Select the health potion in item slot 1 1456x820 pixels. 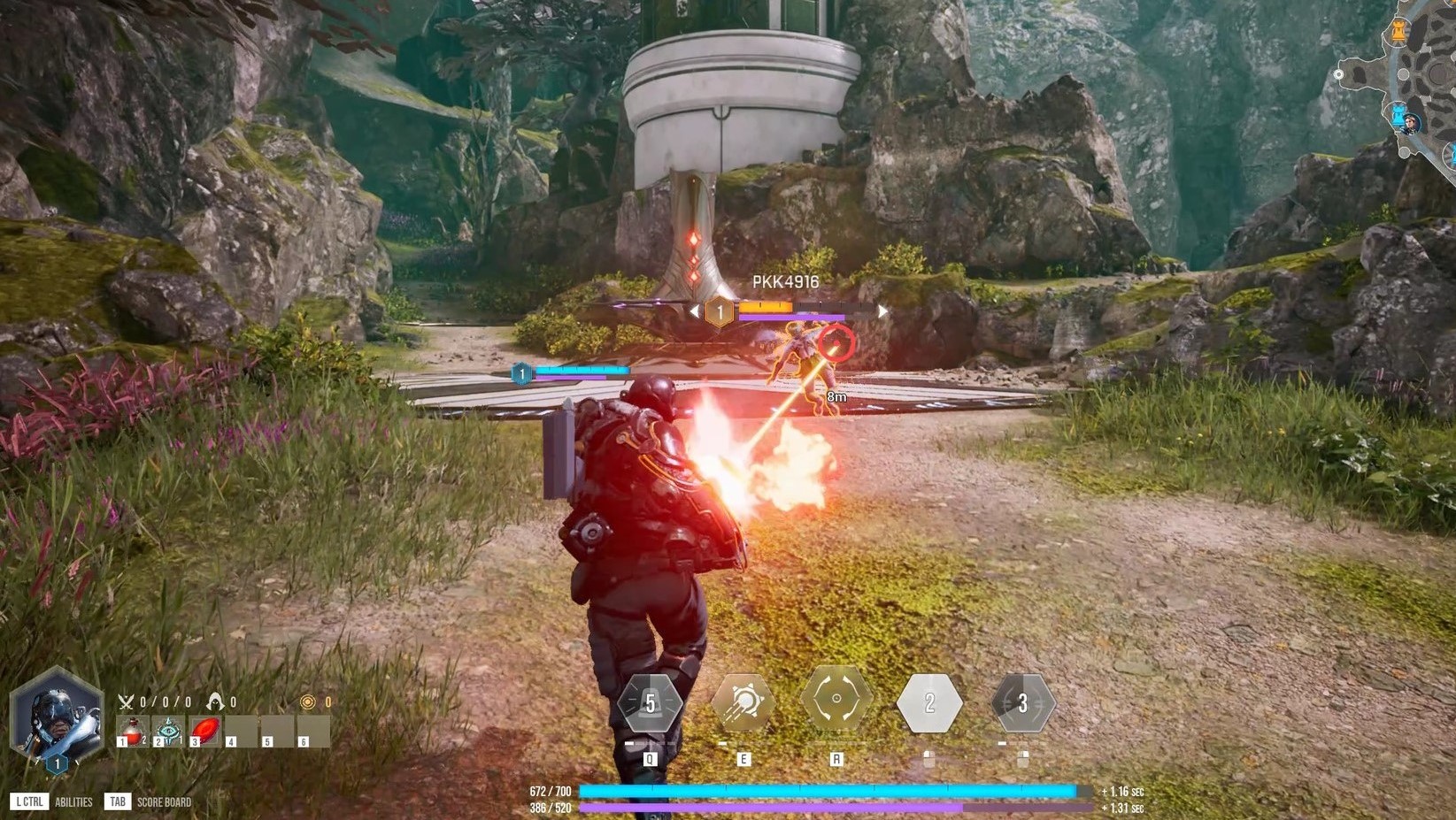pyautogui.click(x=134, y=730)
